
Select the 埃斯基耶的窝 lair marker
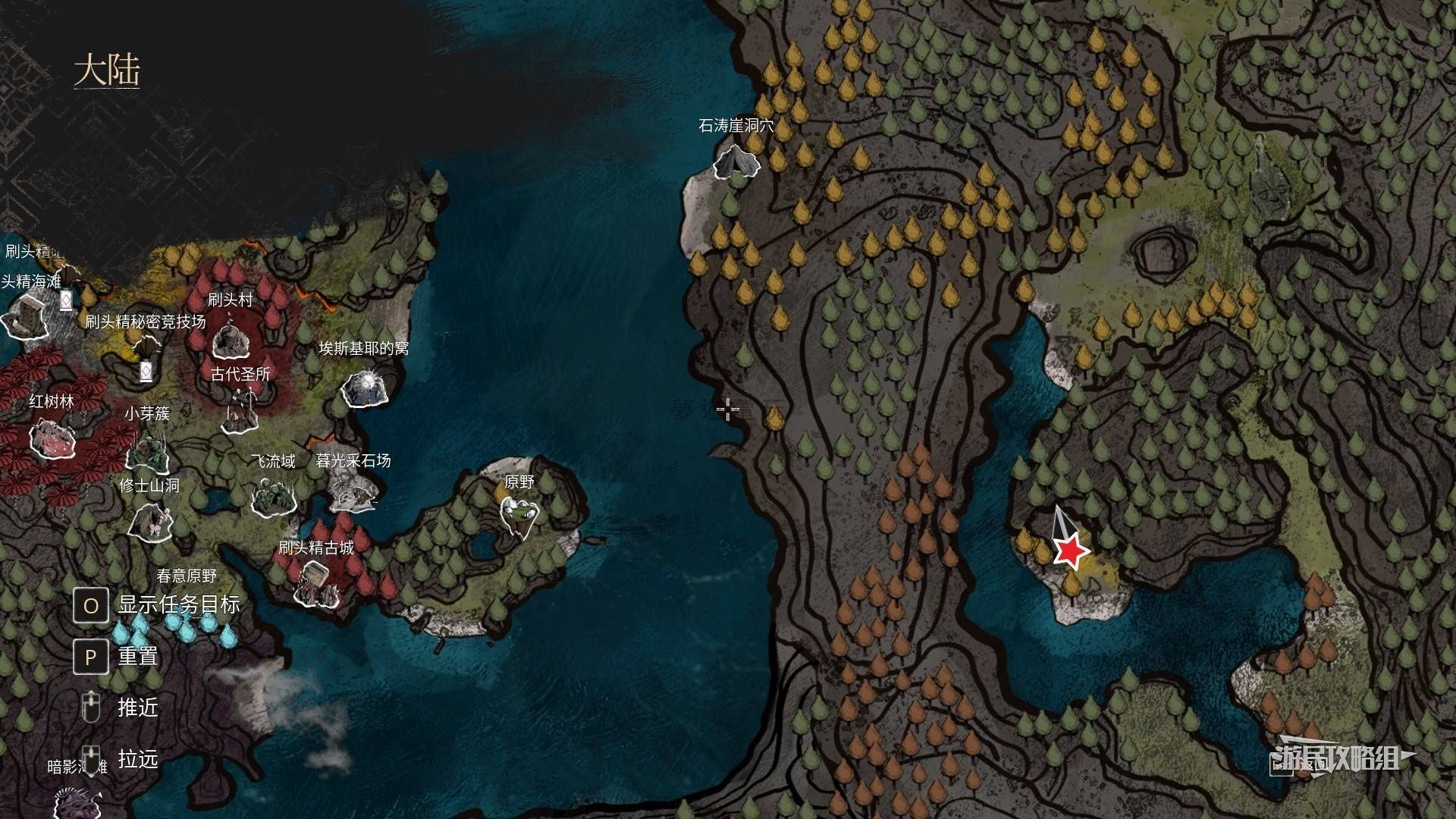(x=366, y=388)
